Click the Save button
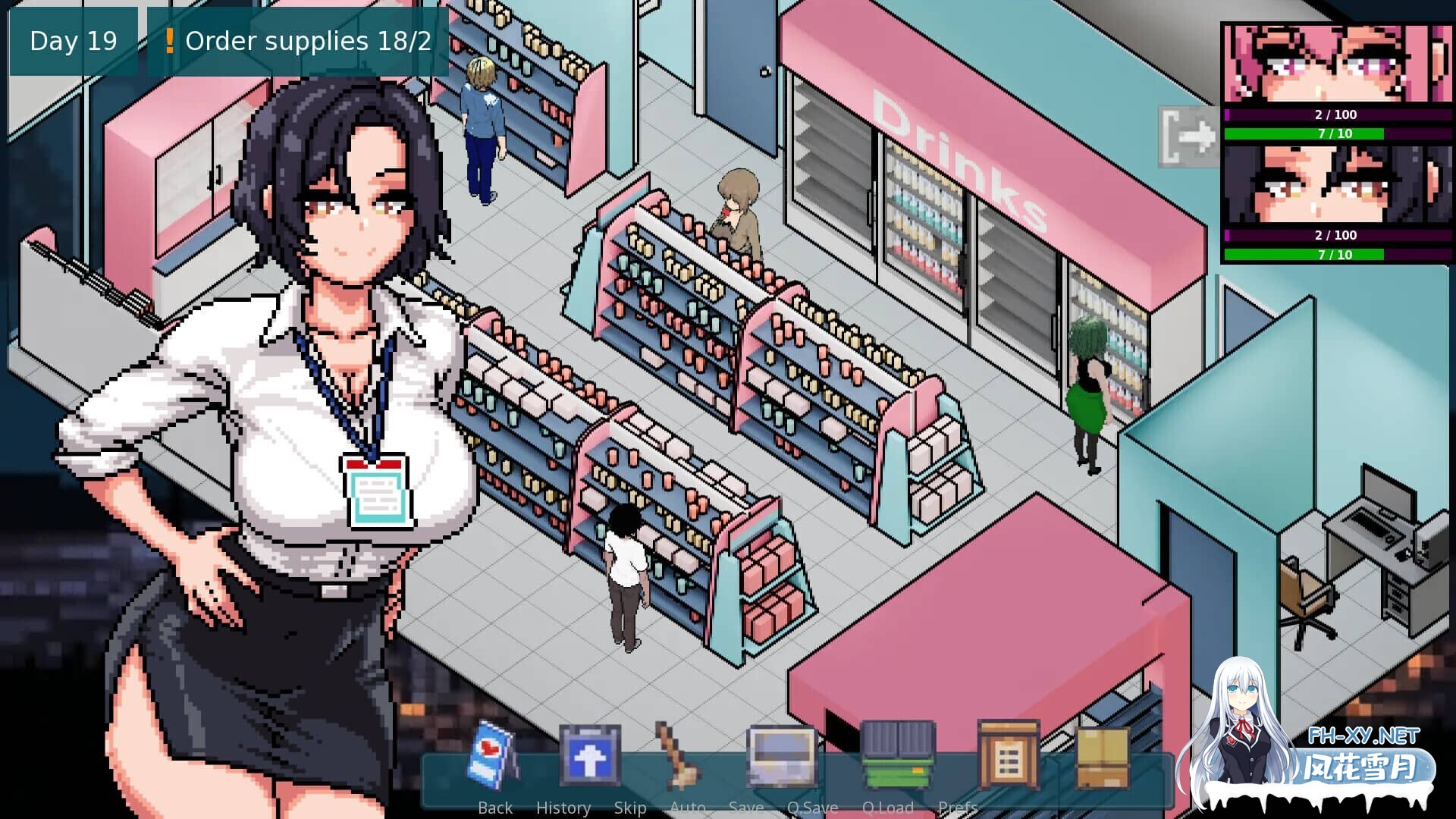The height and width of the screenshot is (819, 1456). 747,807
